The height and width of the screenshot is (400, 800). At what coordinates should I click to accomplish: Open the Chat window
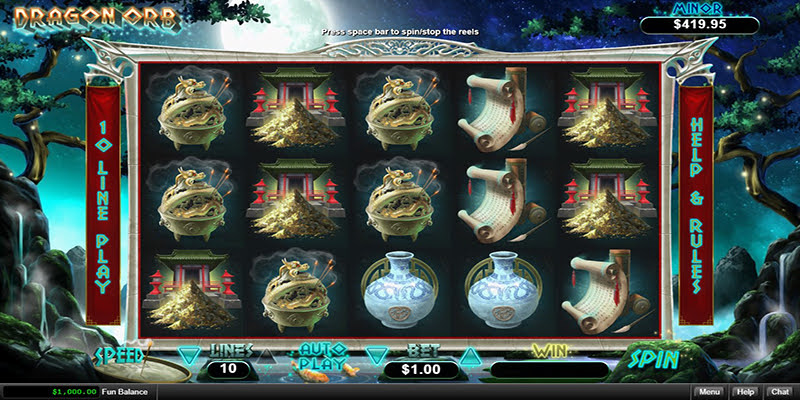pyautogui.click(x=778, y=392)
